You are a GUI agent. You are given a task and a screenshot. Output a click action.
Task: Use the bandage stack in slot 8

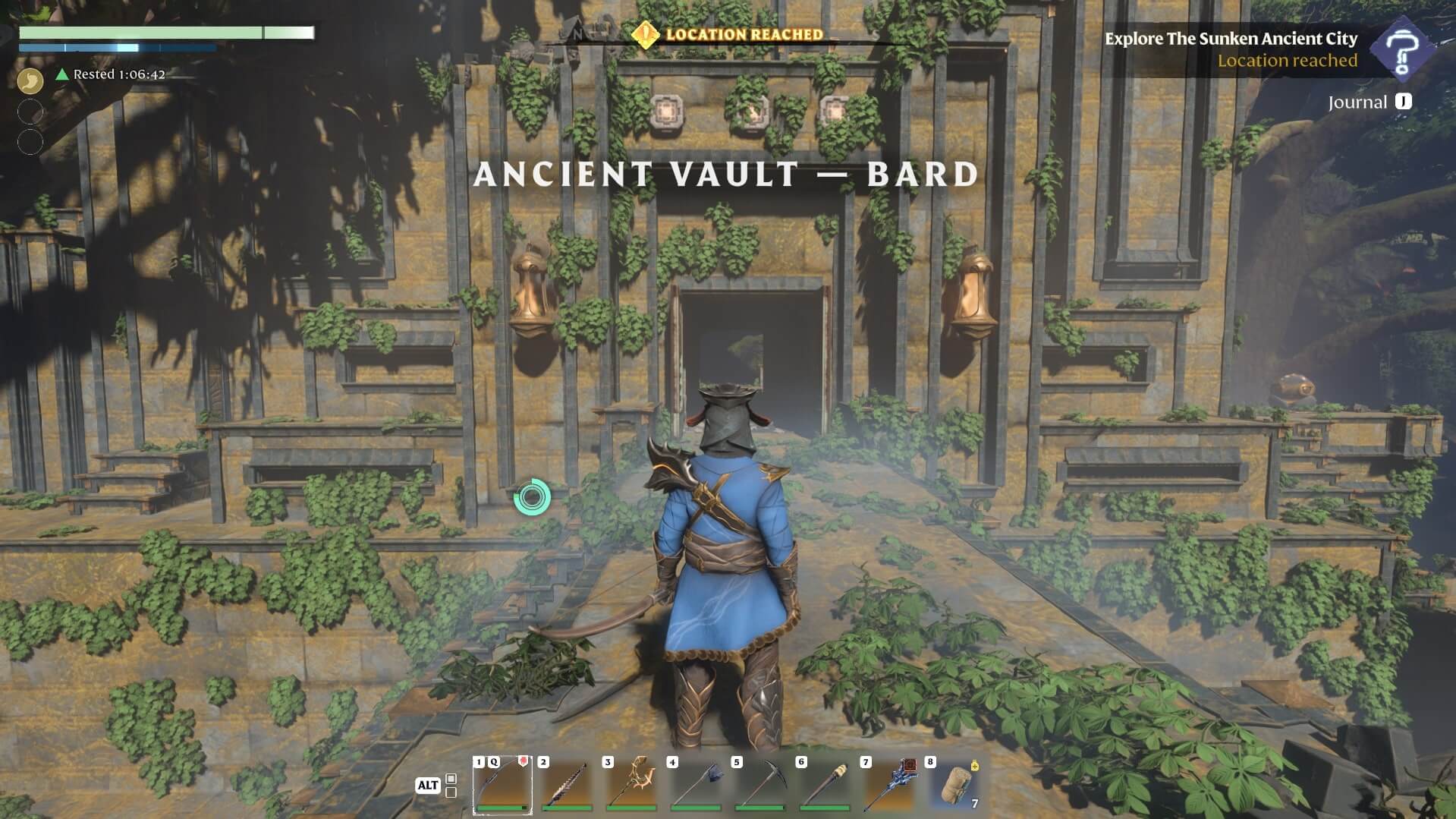point(955,785)
